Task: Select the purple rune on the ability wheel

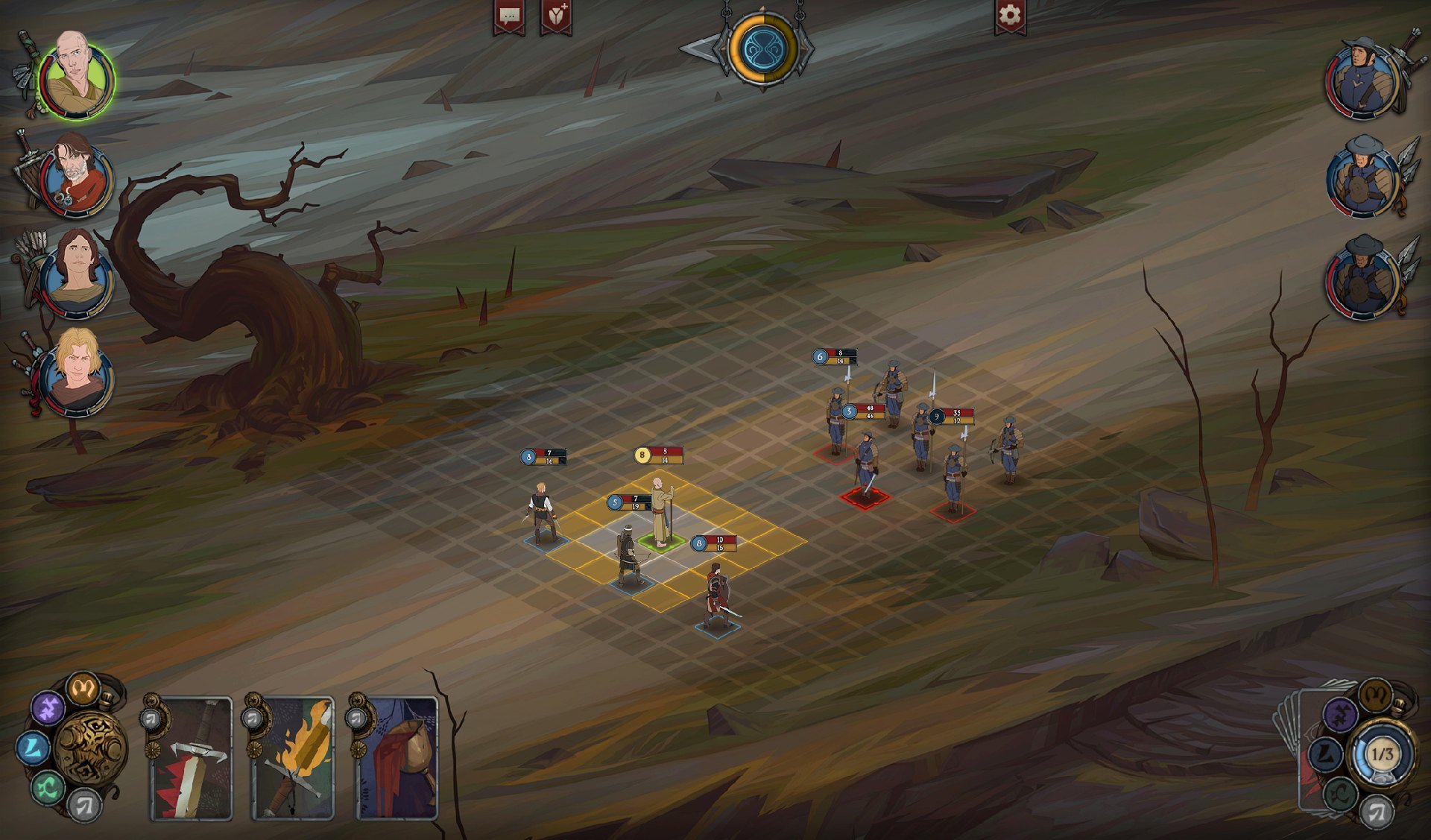Action: click(48, 707)
